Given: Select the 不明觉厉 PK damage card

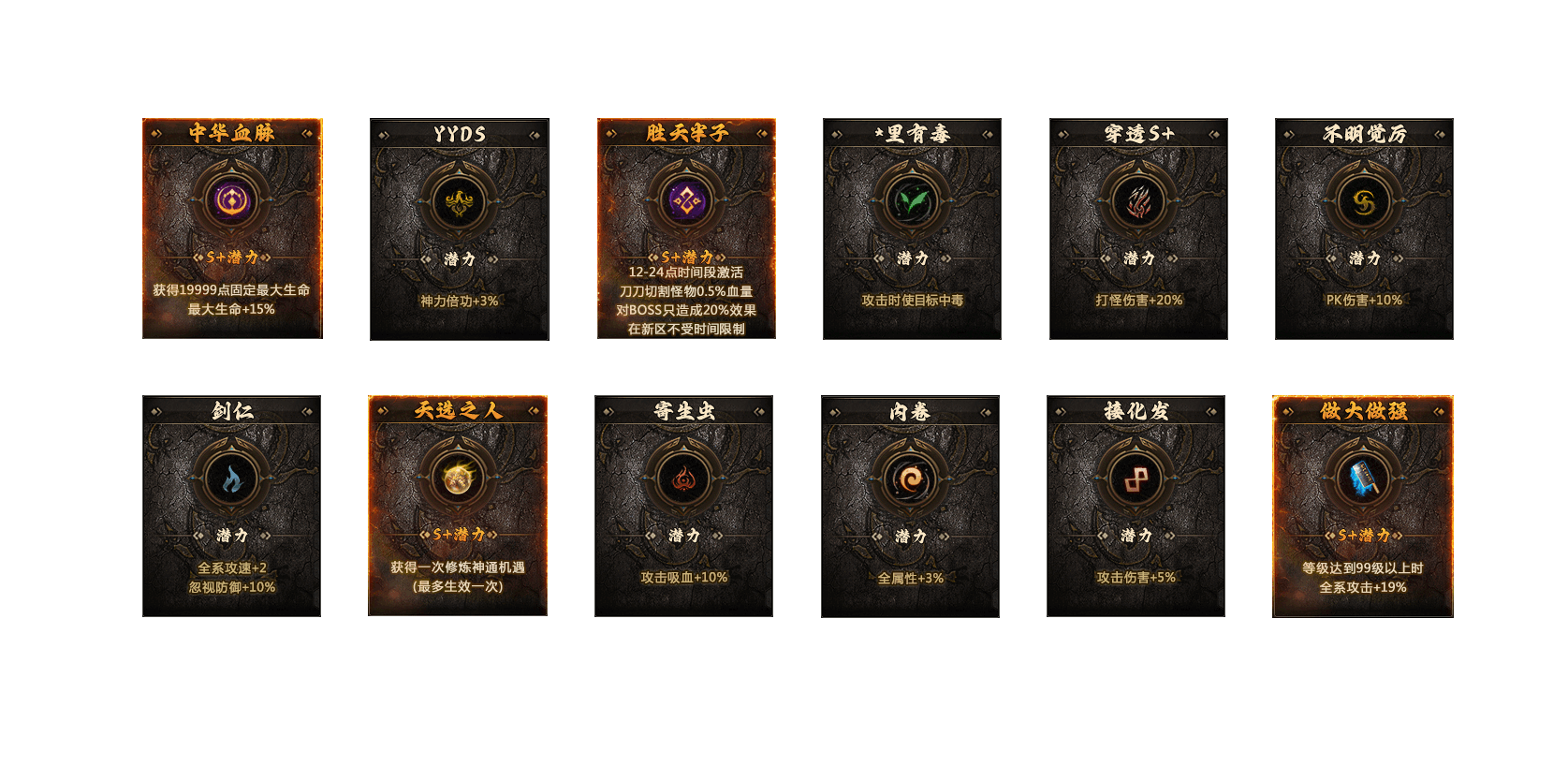Looking at the screenshot, I should pos(1364,228).
